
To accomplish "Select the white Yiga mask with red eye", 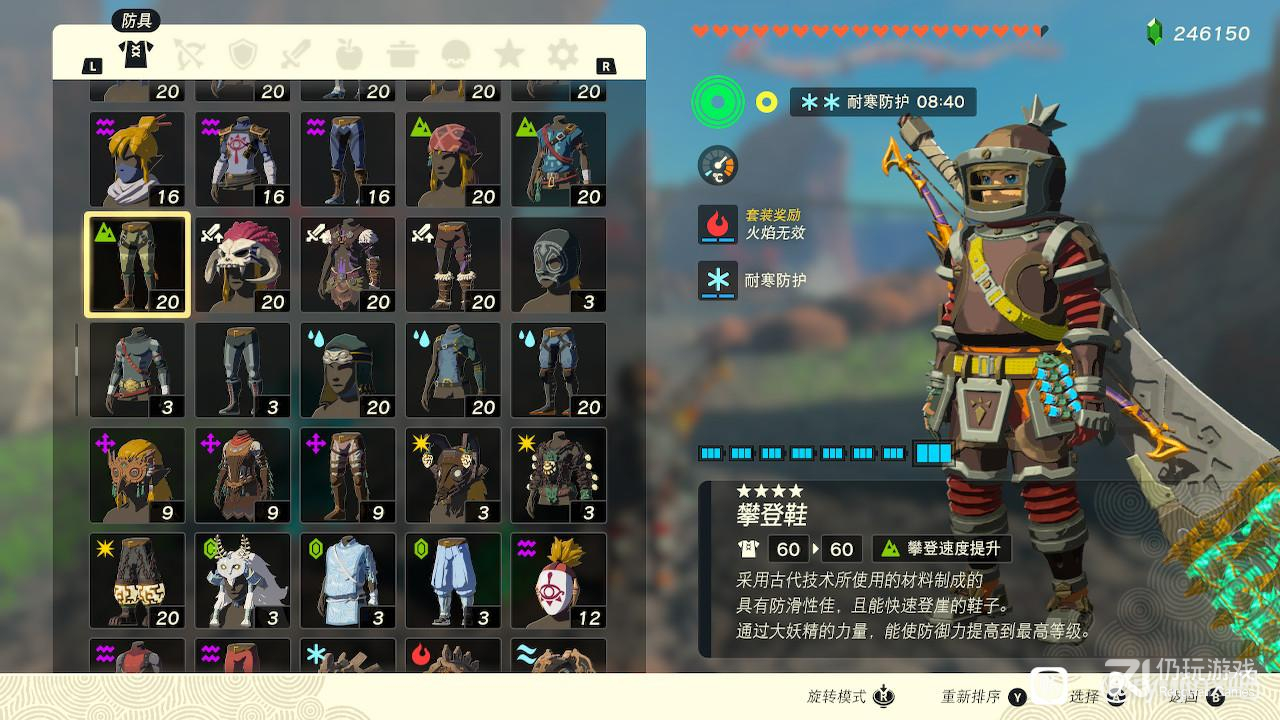I will pyautogui.click(x=558, y=581).
